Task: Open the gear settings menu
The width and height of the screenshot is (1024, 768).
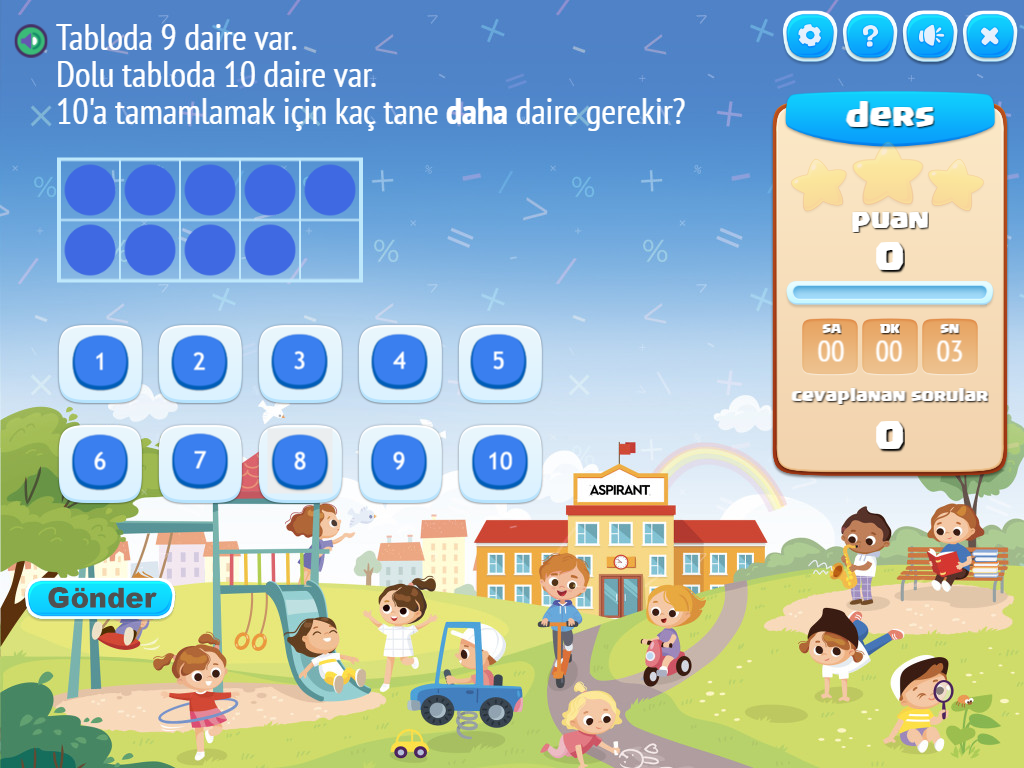Action: [810, 37]
